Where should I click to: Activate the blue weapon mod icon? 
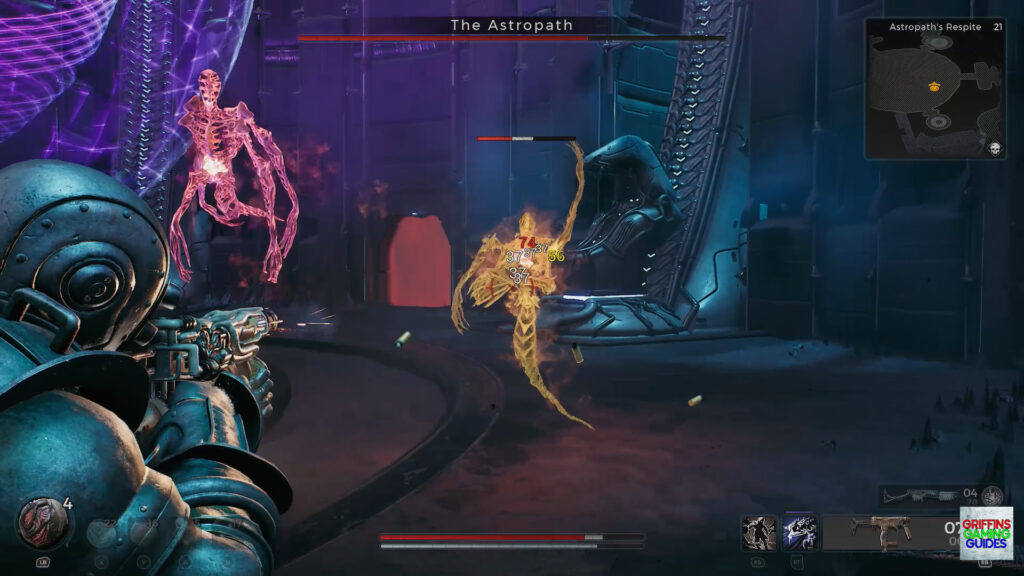pos(800,533)
